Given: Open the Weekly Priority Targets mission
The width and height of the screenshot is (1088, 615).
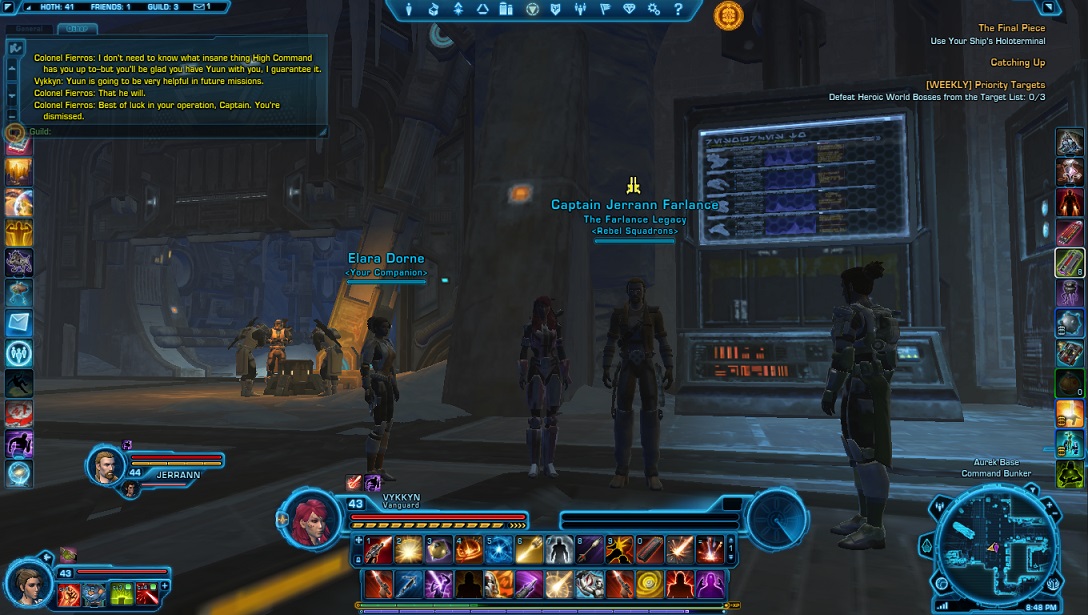Looking at the screenshot, I should (x=985, y=85).
